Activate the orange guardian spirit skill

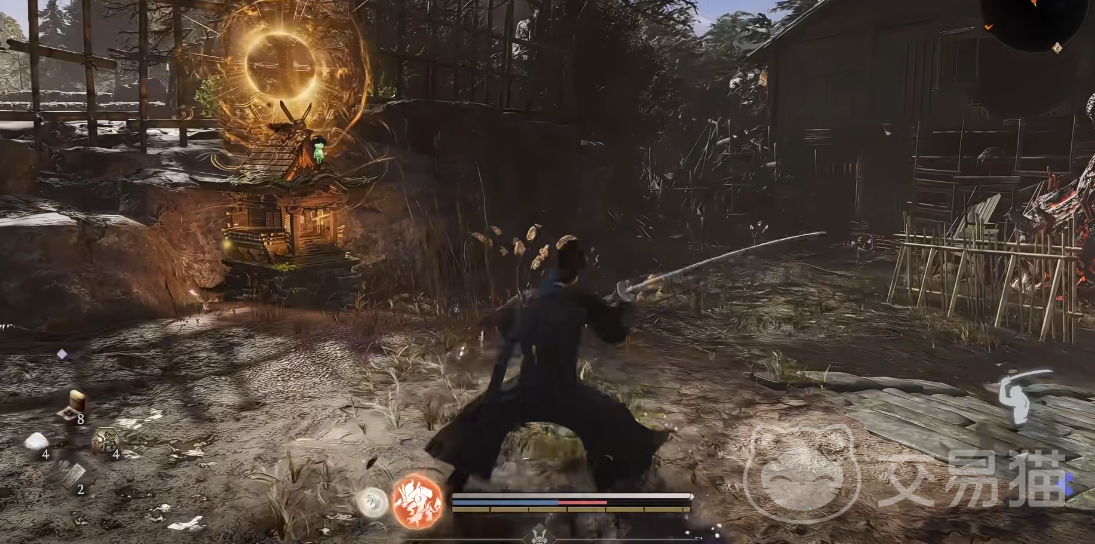coord(417,500)
